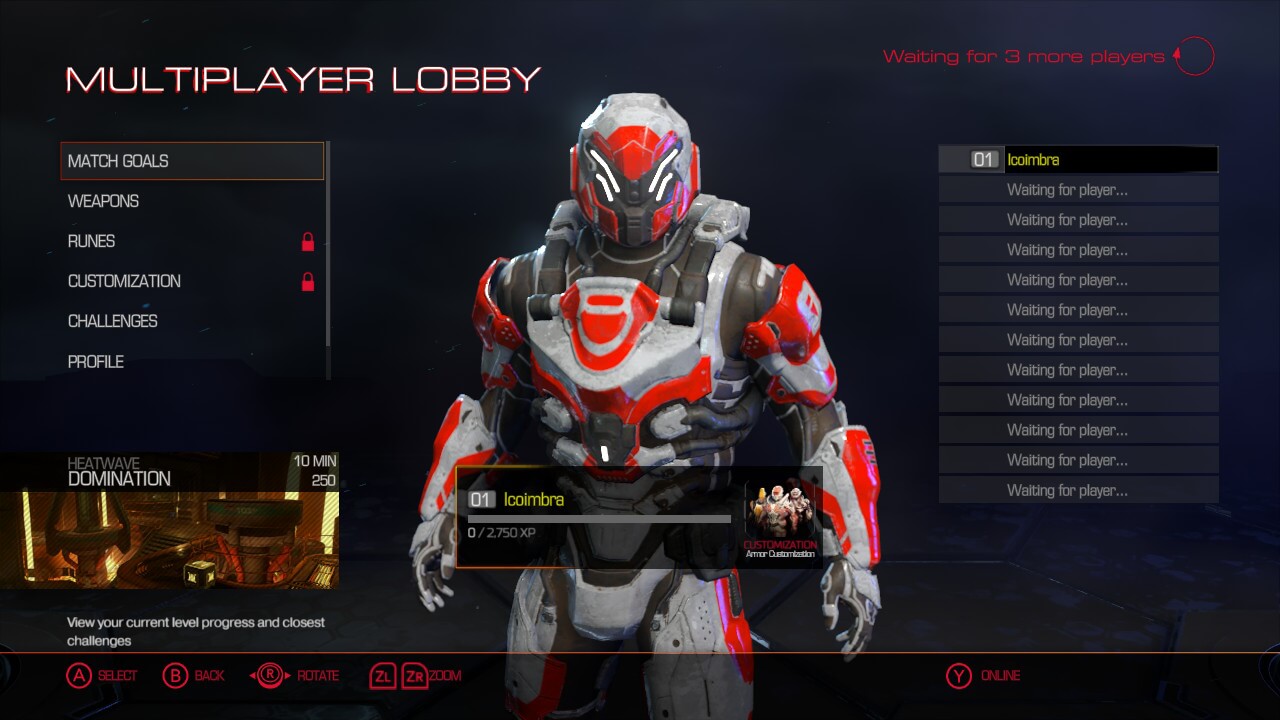Open the Weapons menu
Viewport: 1280px width, 720px height.
point(104,201)
